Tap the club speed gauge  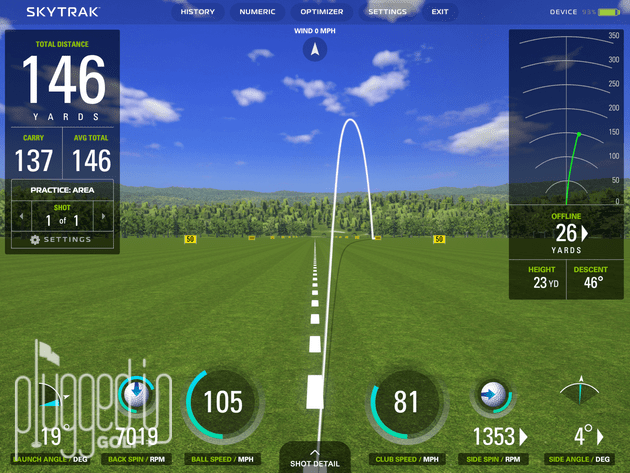pos(405,402)
